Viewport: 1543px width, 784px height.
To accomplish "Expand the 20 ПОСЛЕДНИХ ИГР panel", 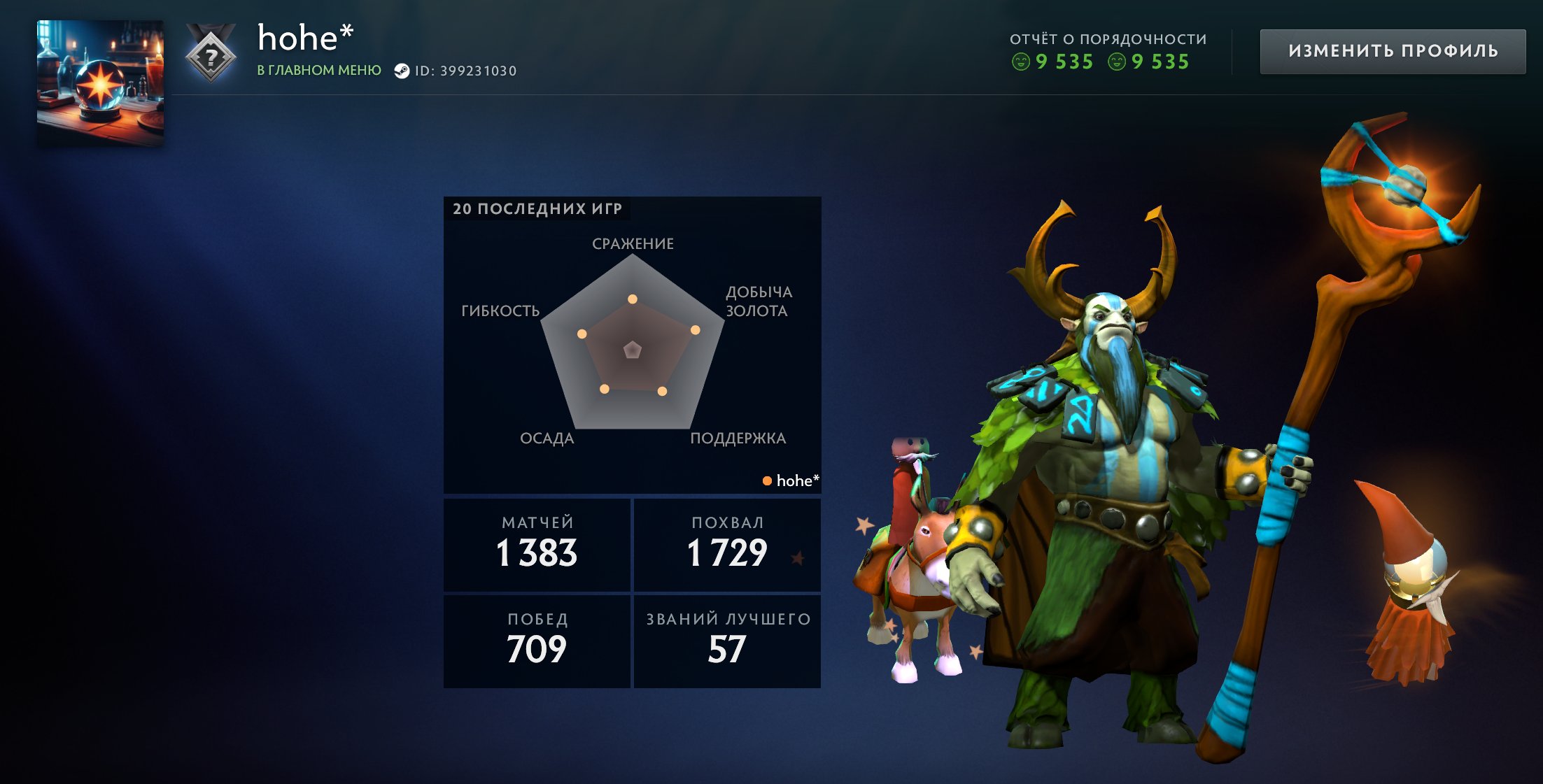I will (x=539, y=208).
